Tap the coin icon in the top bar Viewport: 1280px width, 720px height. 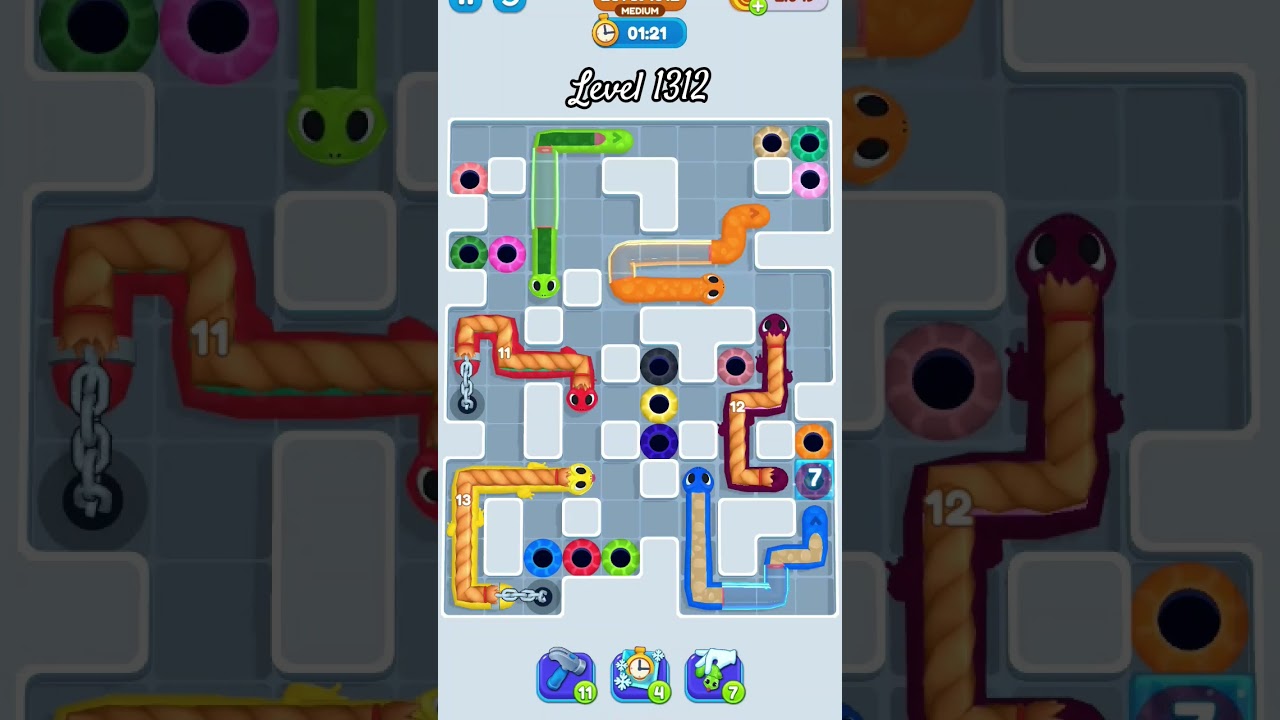[x=740, y=6]
